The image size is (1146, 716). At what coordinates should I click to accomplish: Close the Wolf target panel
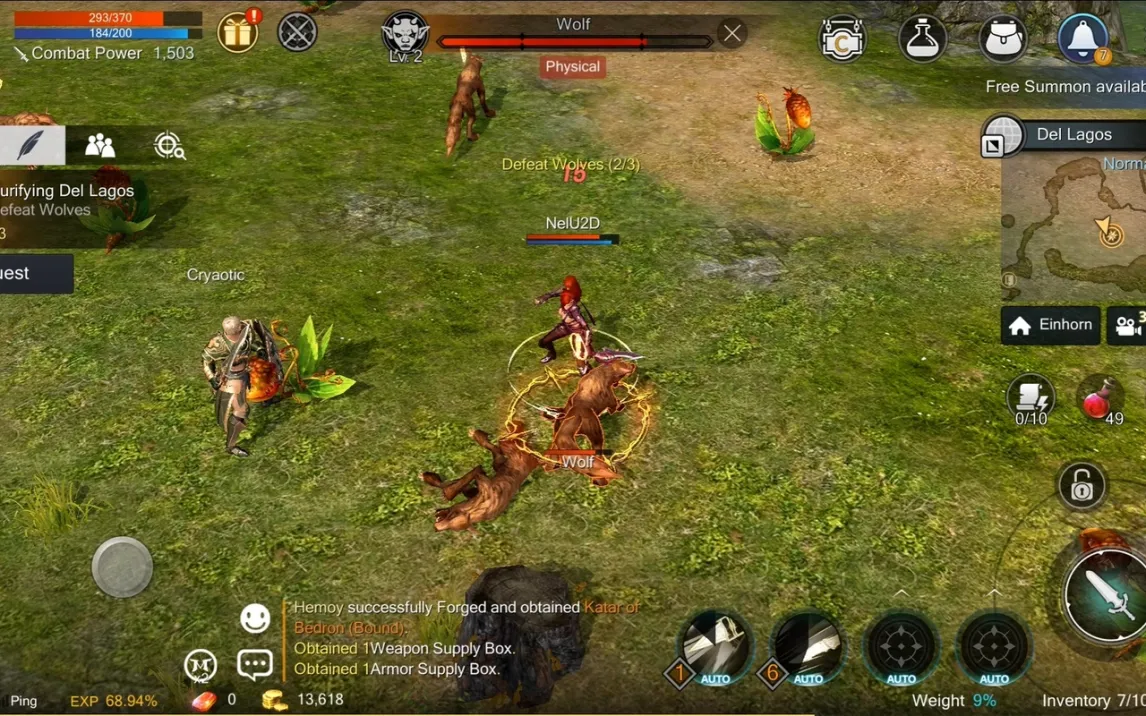(x=732, y=34)
